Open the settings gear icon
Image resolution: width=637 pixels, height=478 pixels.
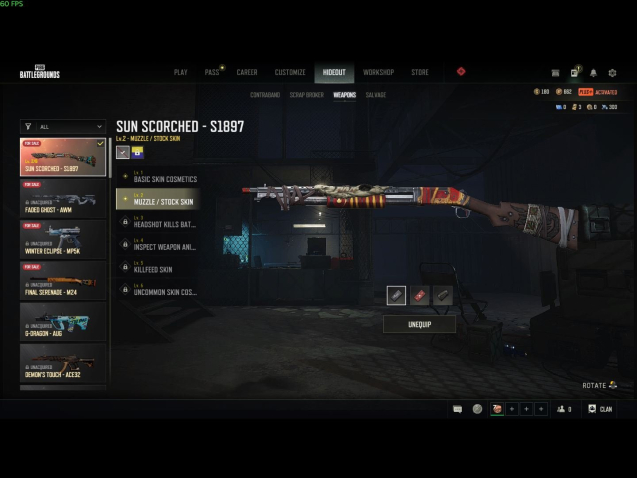tap(612, 73)
